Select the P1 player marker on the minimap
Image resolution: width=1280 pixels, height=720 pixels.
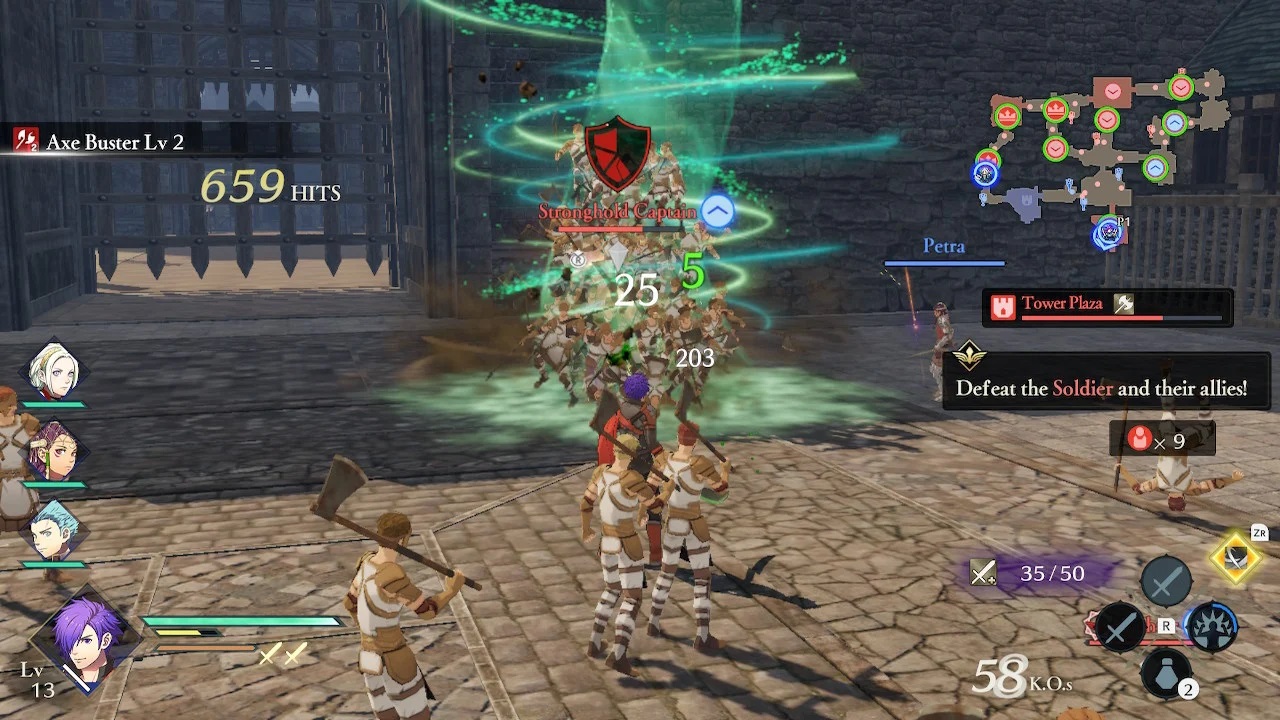[1108, 233]
